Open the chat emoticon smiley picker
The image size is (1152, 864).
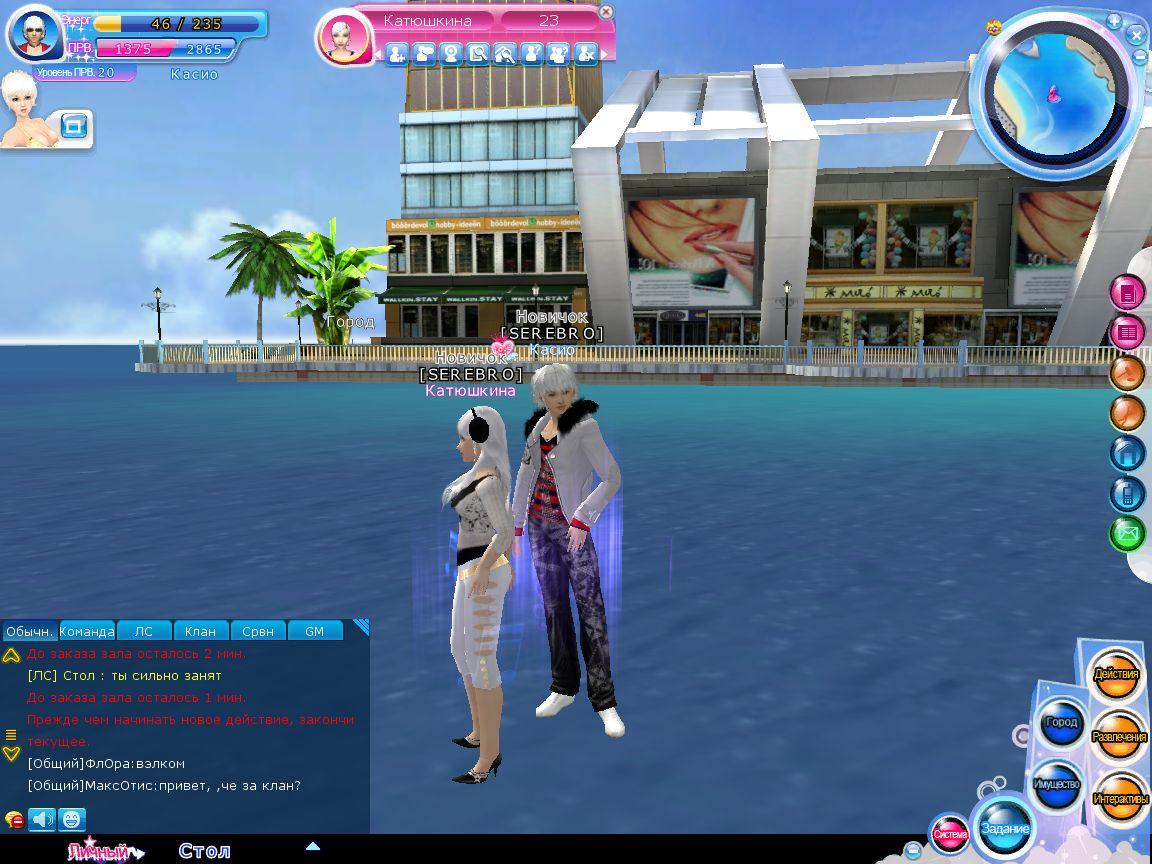(72, 819)
